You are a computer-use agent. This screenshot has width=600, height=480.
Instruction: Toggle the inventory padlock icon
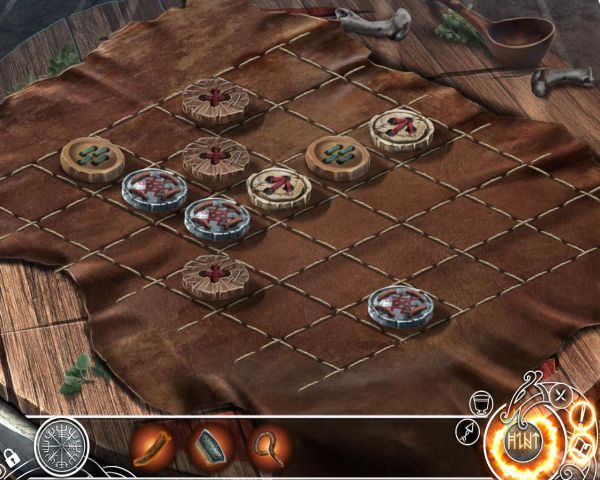13,458
